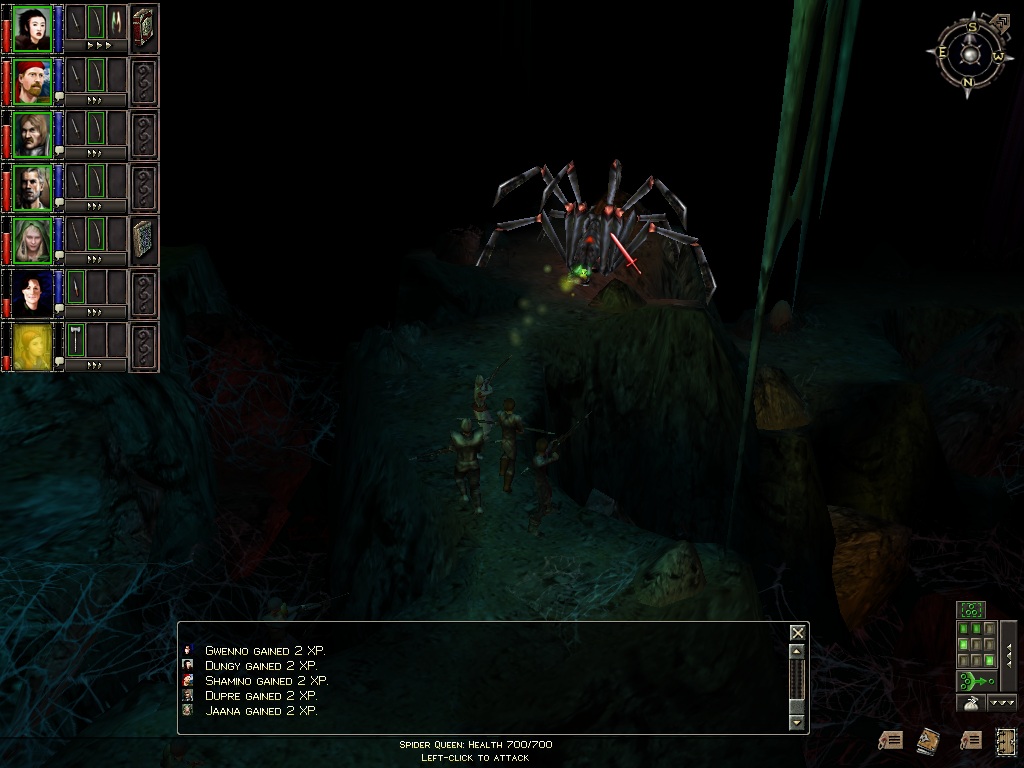Select the red-bandana bearded man portrait

pos(32,81)
